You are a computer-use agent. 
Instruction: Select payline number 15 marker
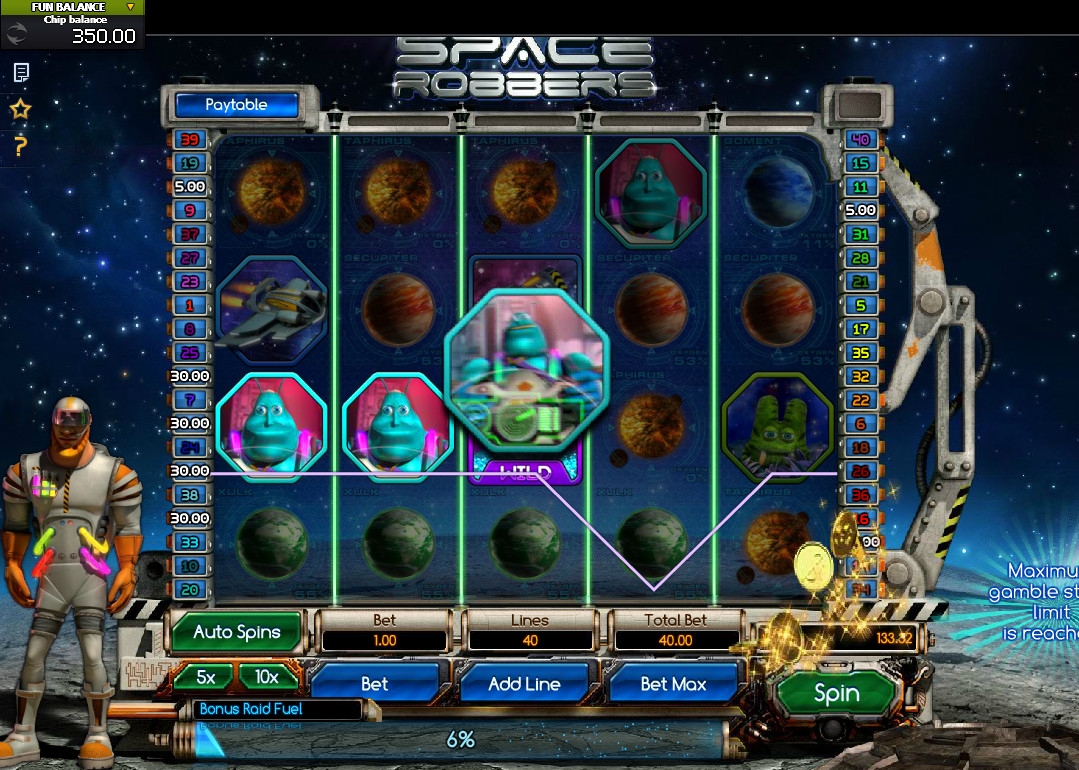860,163
